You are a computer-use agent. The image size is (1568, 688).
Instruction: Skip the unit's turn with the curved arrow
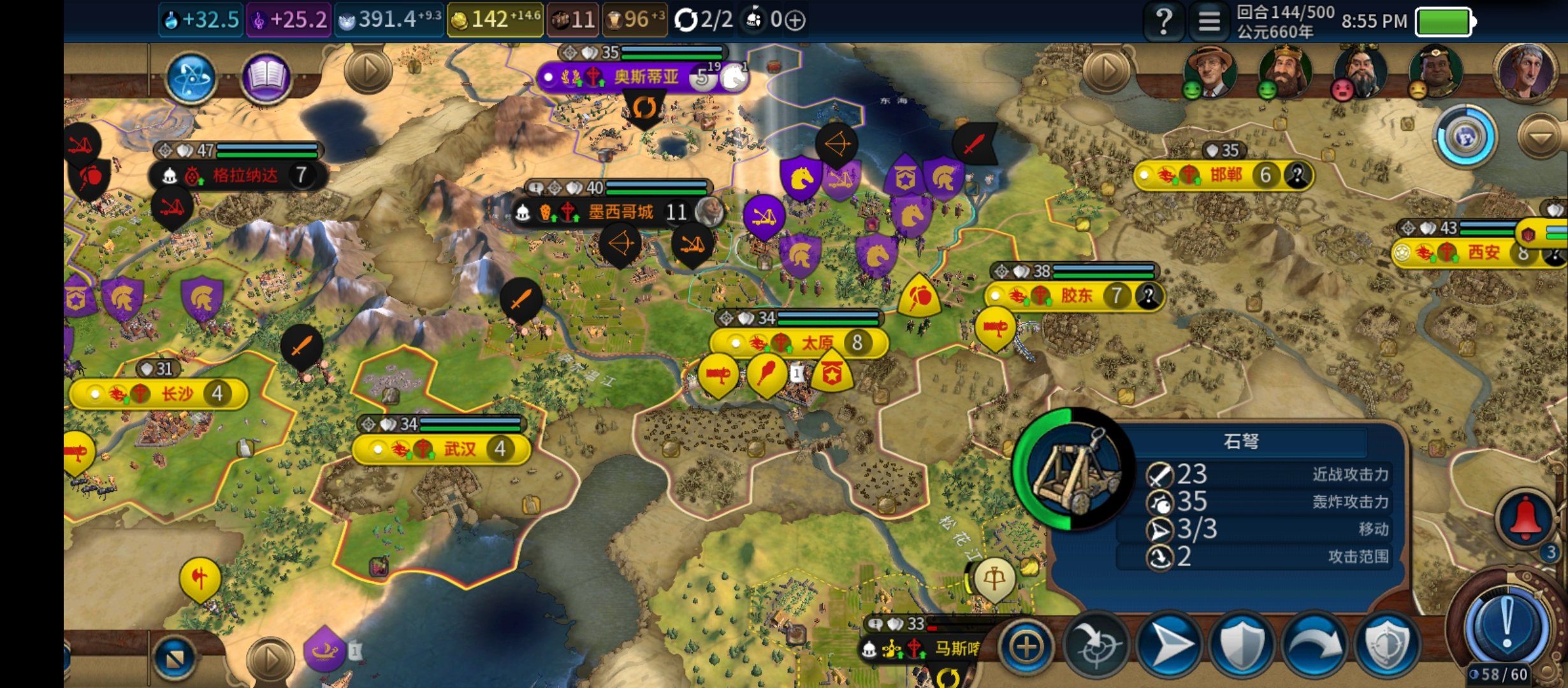[1314, 647]
